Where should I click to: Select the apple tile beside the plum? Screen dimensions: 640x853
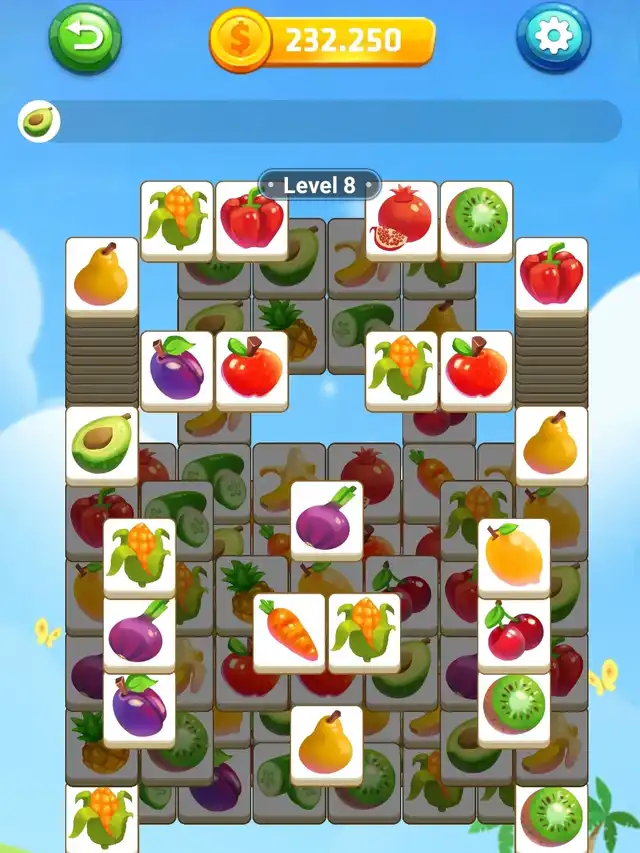point(252,369)
